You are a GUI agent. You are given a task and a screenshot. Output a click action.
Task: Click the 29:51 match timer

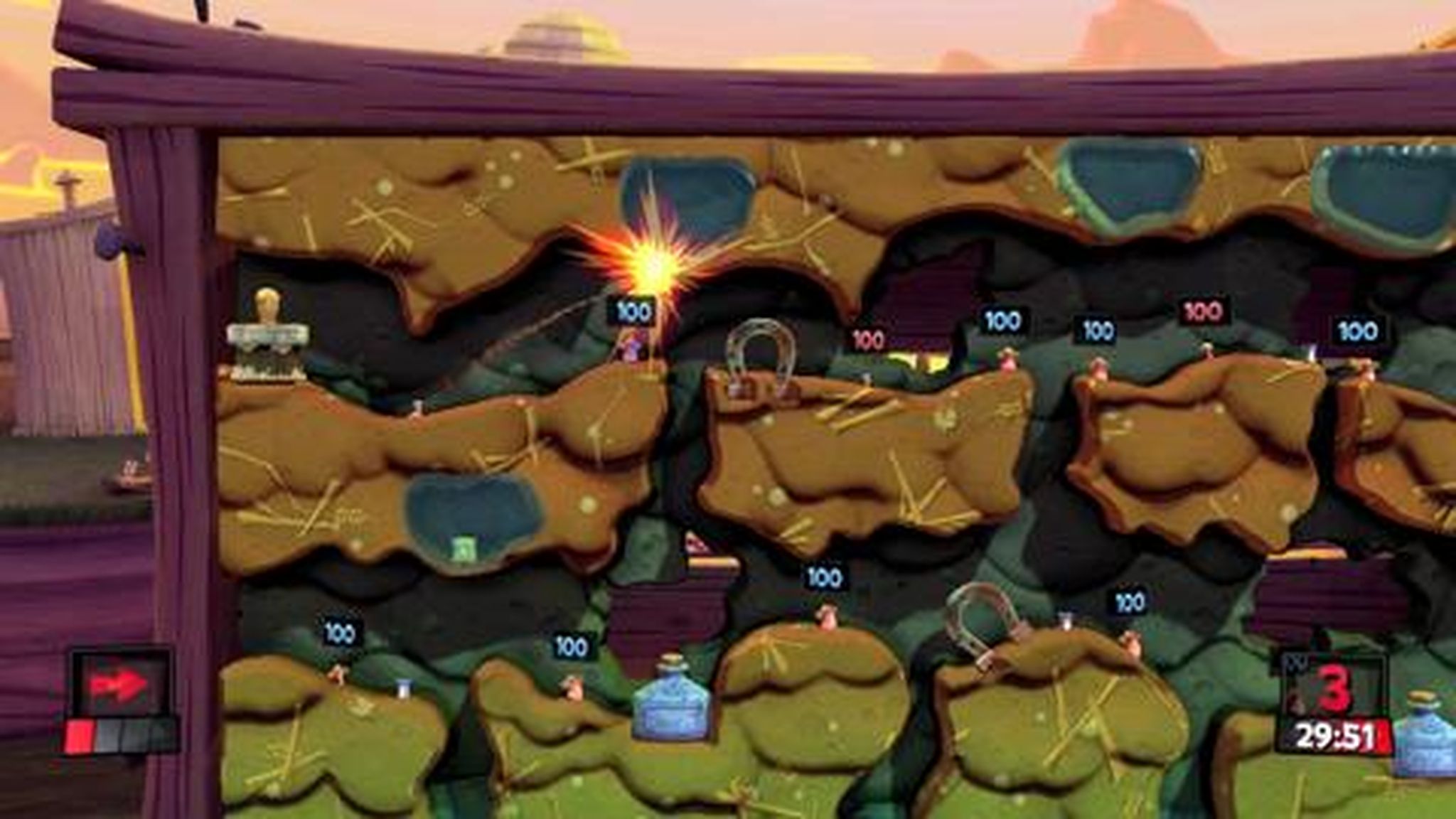pyautogui.click(x=1335, y=736)
